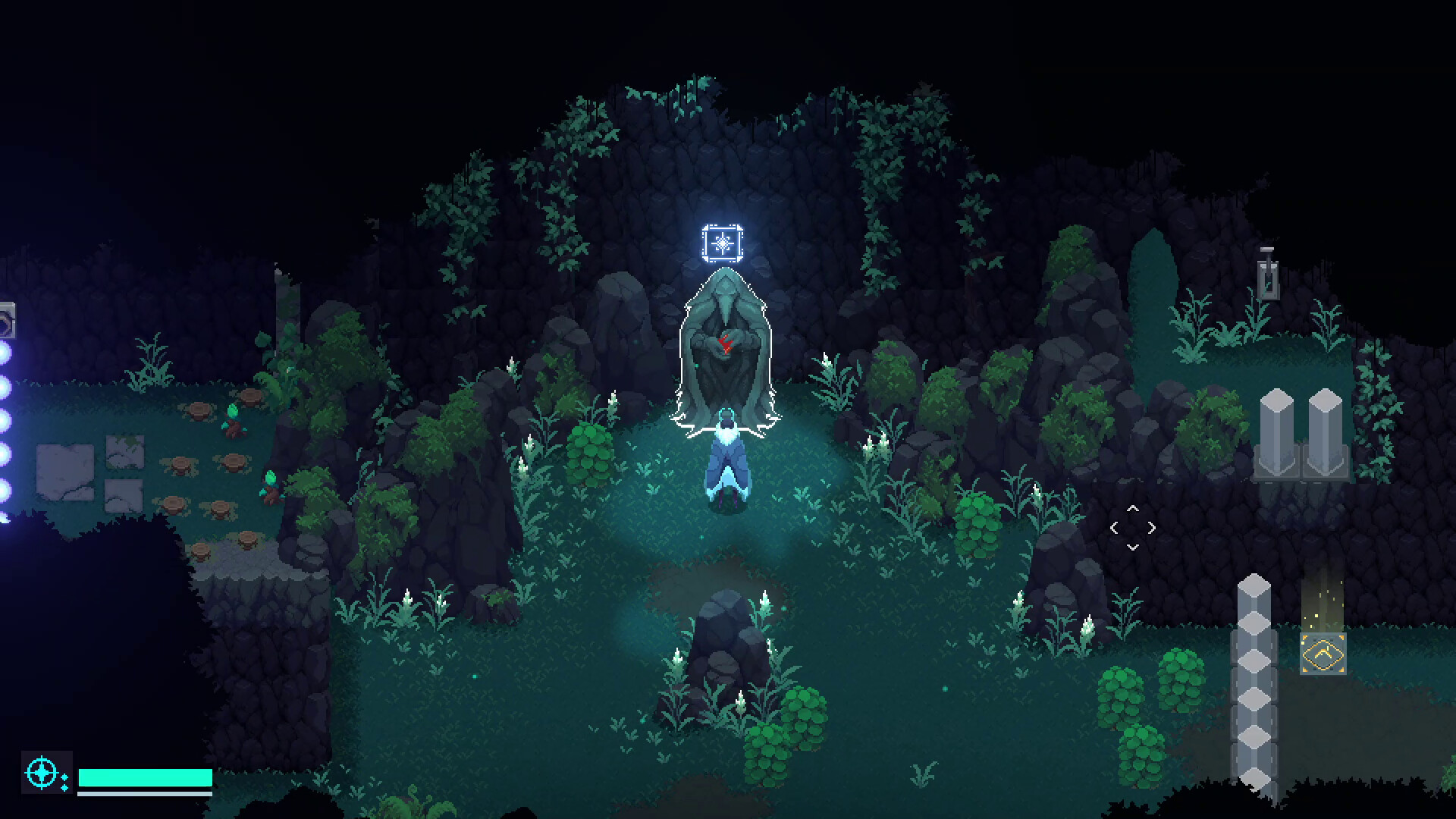This screenshot has width=1456, height=819.
Task: Expand the diamond chevron marker near the pillars
Action: pos(1133,526)
